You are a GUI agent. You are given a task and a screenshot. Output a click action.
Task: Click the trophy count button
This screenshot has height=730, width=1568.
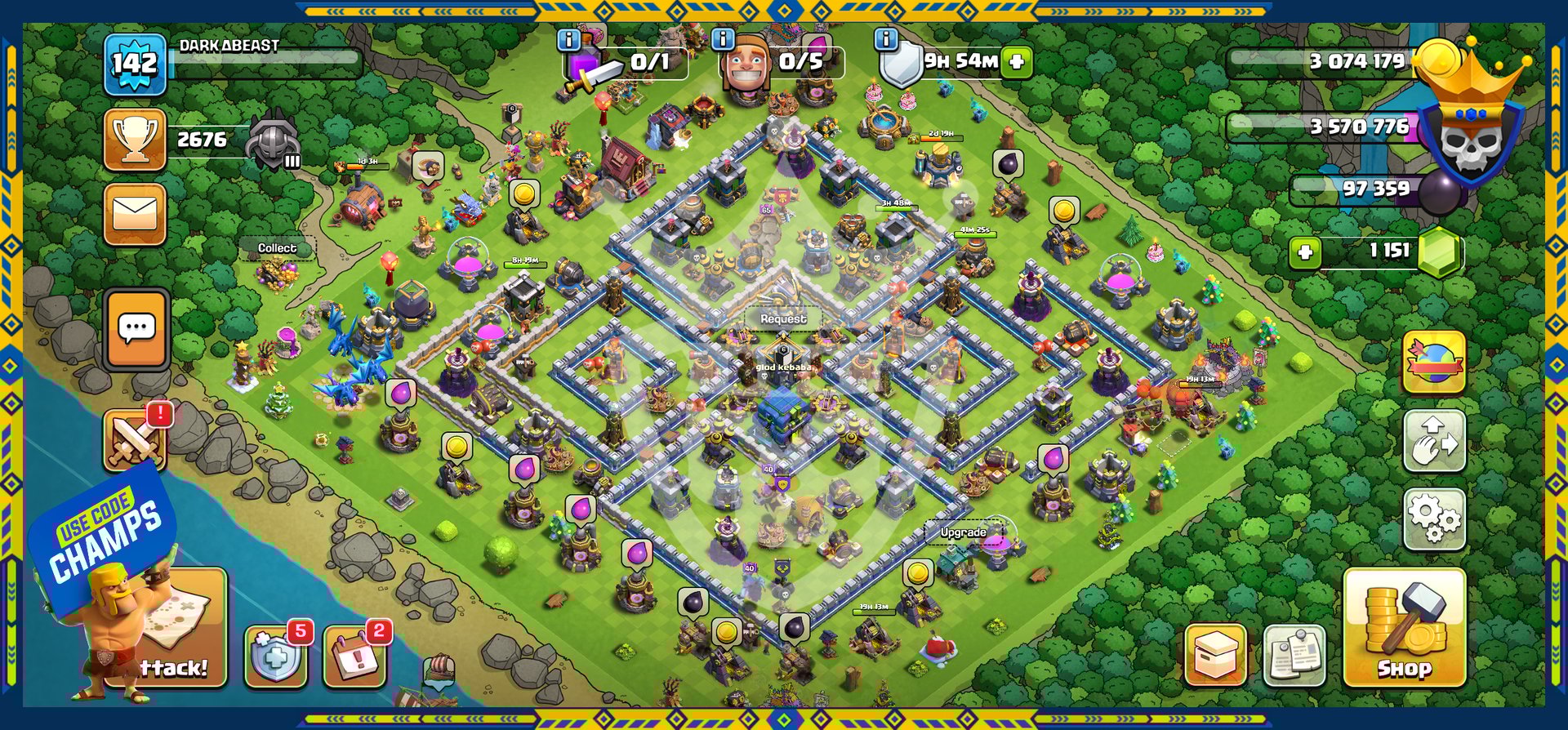click(136, 140)
